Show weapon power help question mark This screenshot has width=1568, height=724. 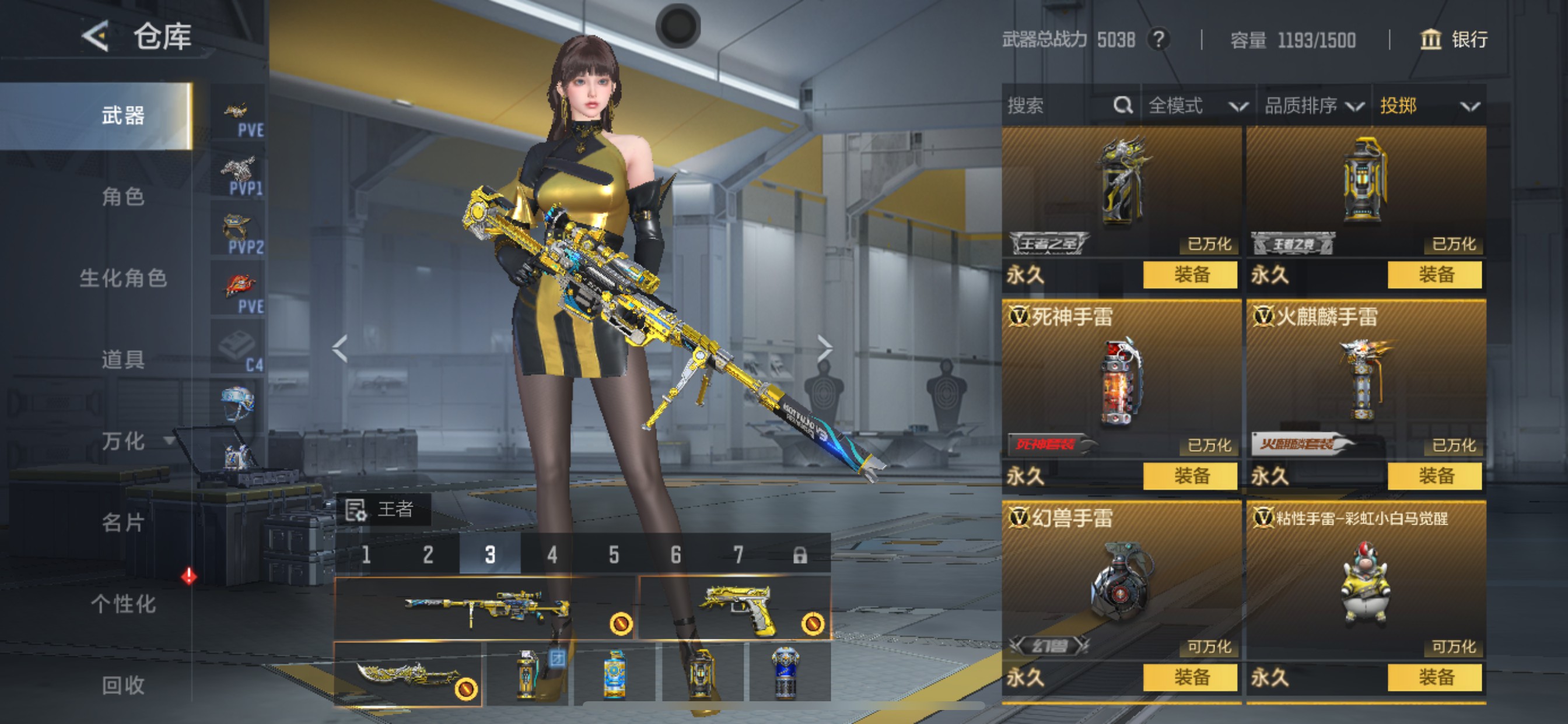1158,40
